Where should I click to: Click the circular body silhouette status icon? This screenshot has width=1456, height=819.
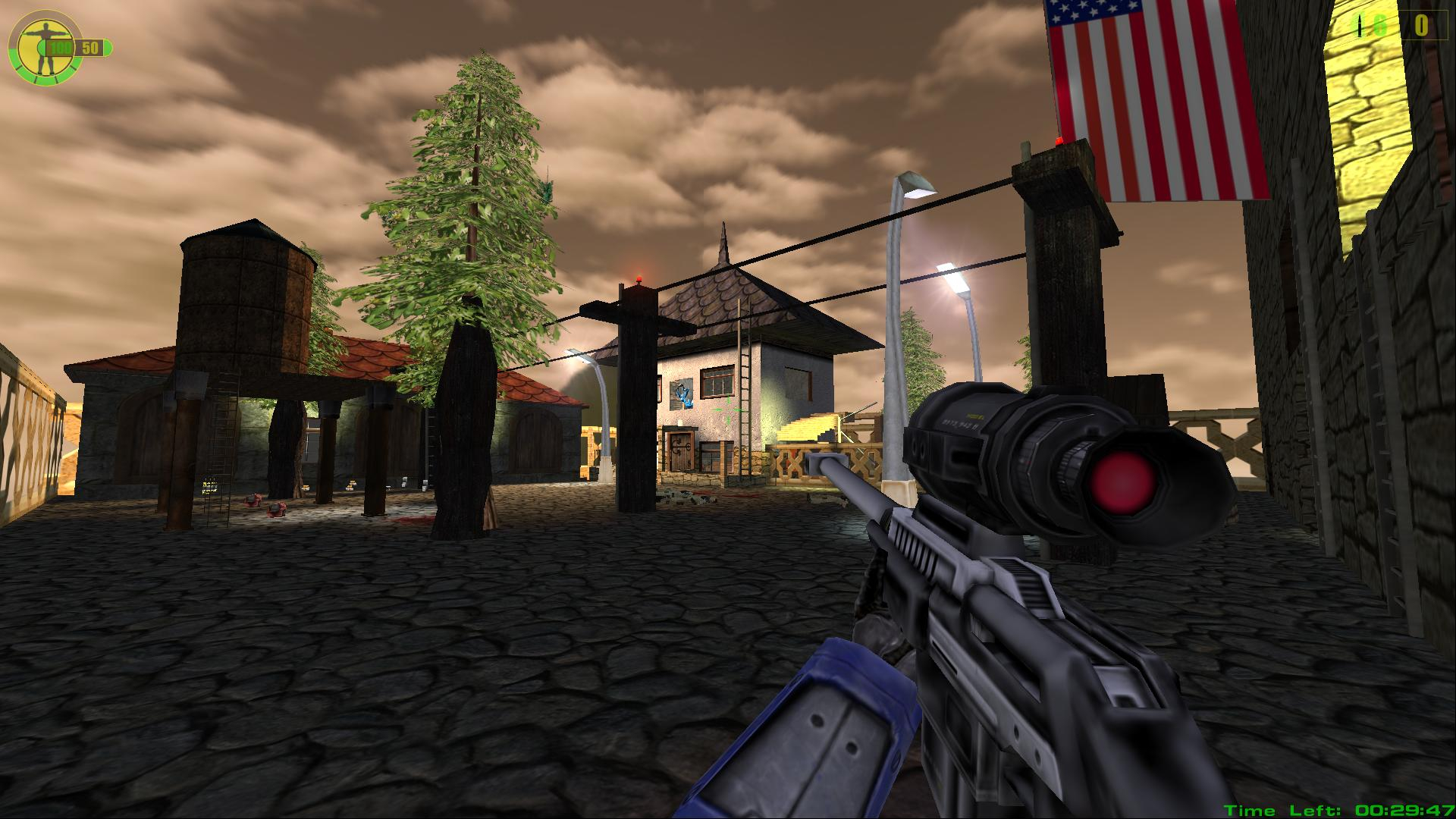(36, 47)
